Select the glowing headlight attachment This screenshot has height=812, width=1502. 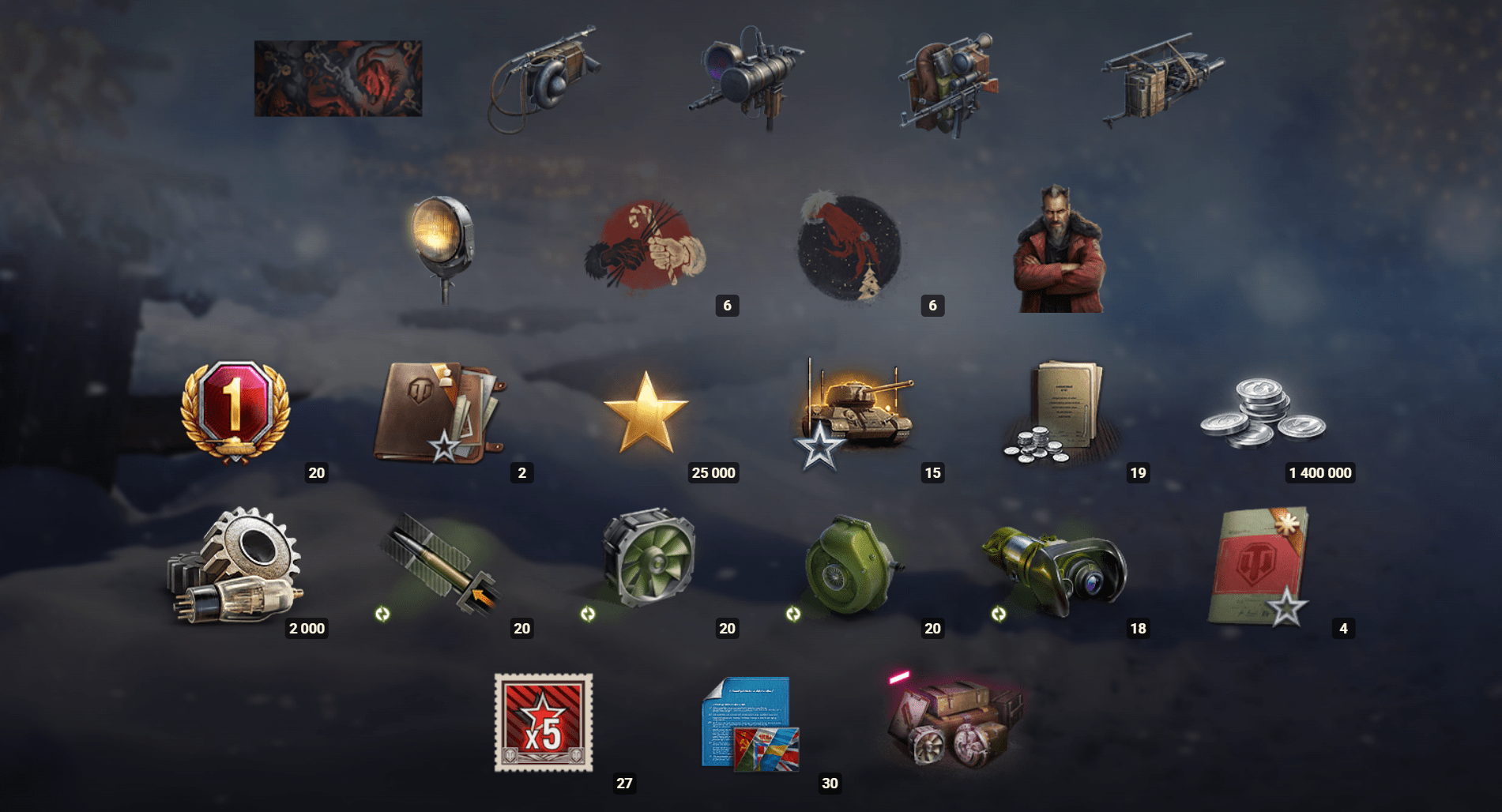pyautogui.click(x=443, y=241)
